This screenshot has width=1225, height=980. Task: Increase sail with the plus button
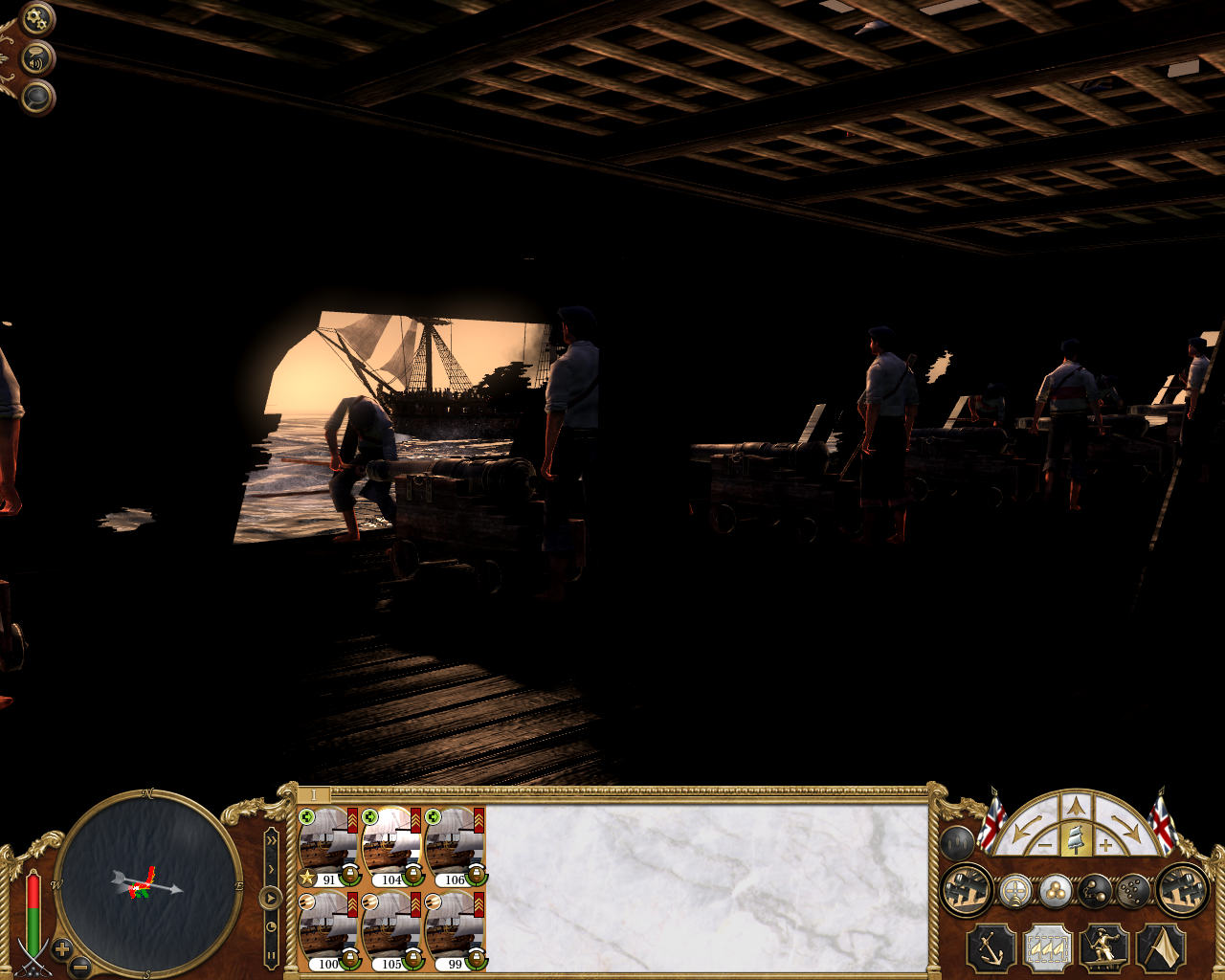click(1105, 845)
